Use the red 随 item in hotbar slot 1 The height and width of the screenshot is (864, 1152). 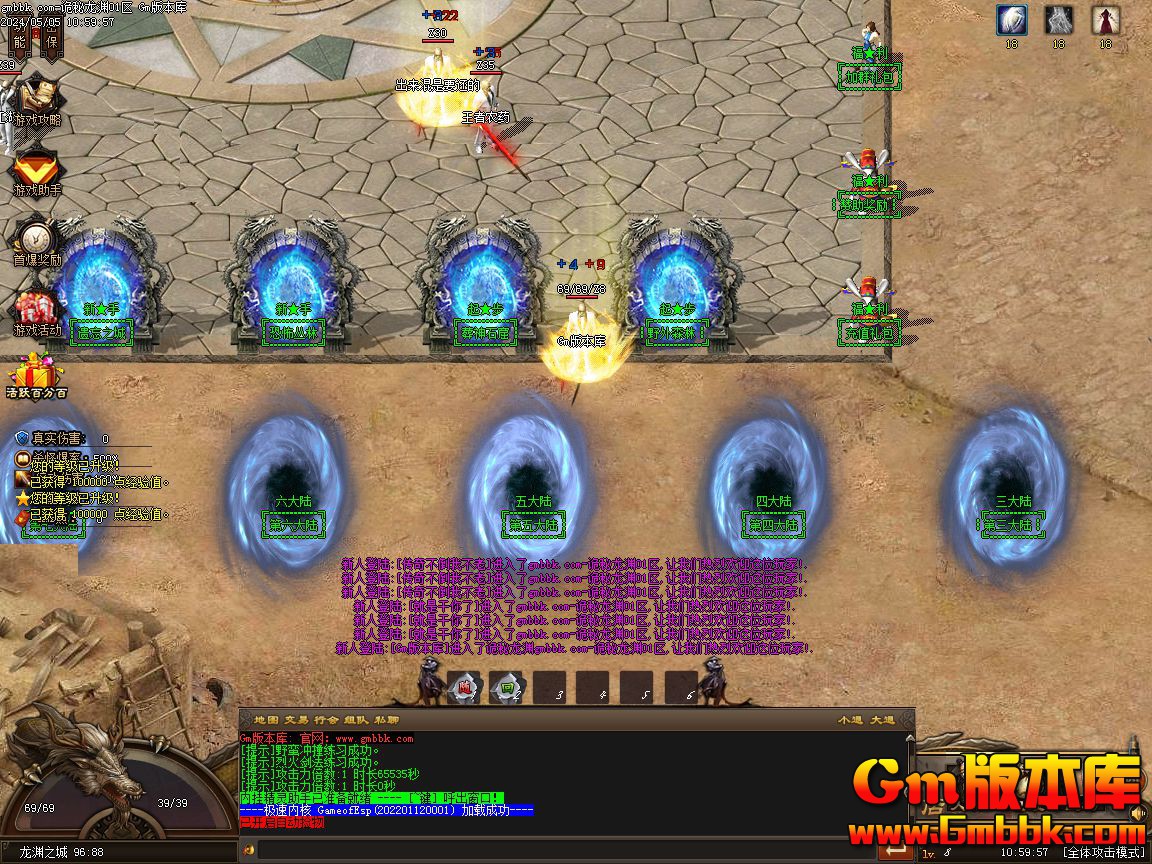(x=464, y=687)
